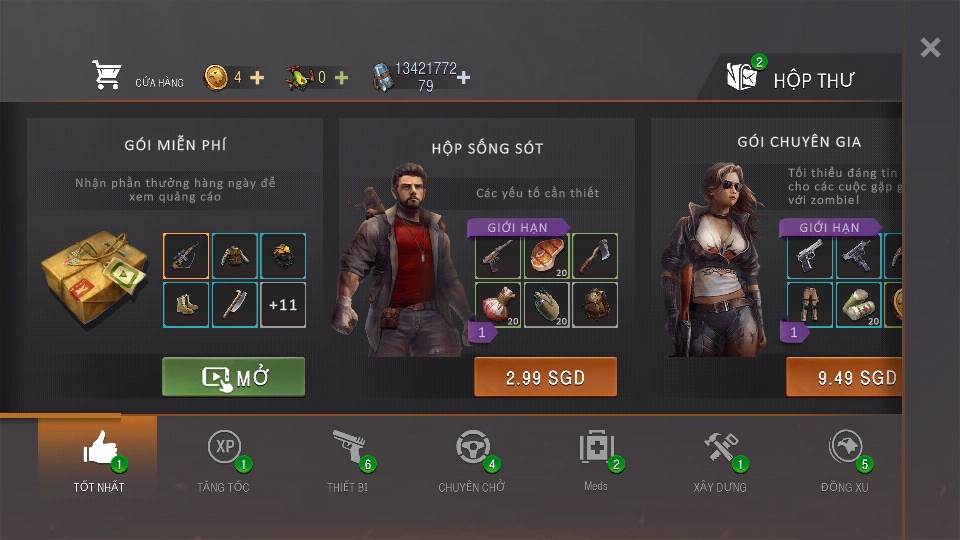Add more gold coins with the plus button
The height and width of the screenshot is (540, 960).
[257, 77]
